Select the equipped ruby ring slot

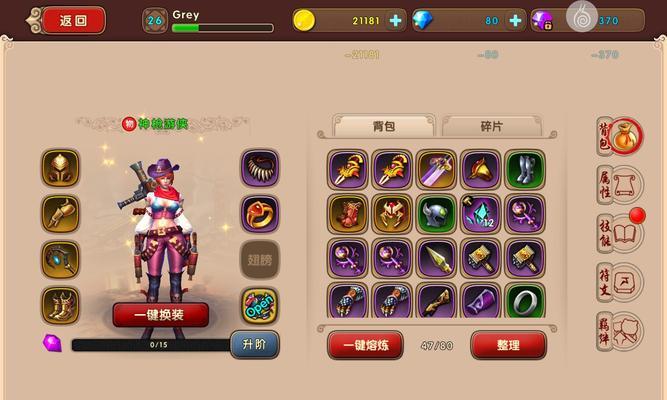[x=261, y=213]
